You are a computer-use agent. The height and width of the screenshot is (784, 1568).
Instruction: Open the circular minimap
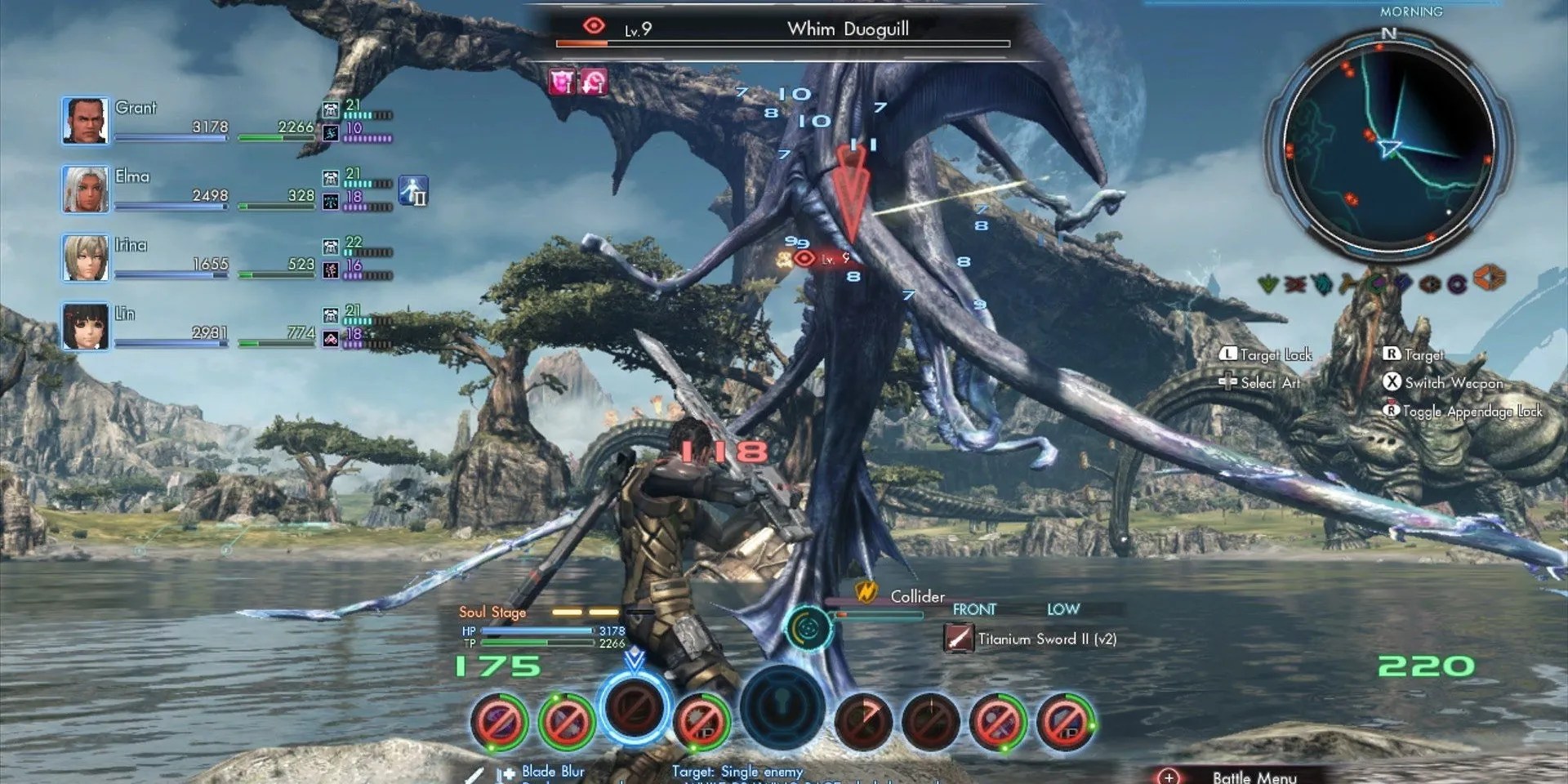(x=1388, y=145)
